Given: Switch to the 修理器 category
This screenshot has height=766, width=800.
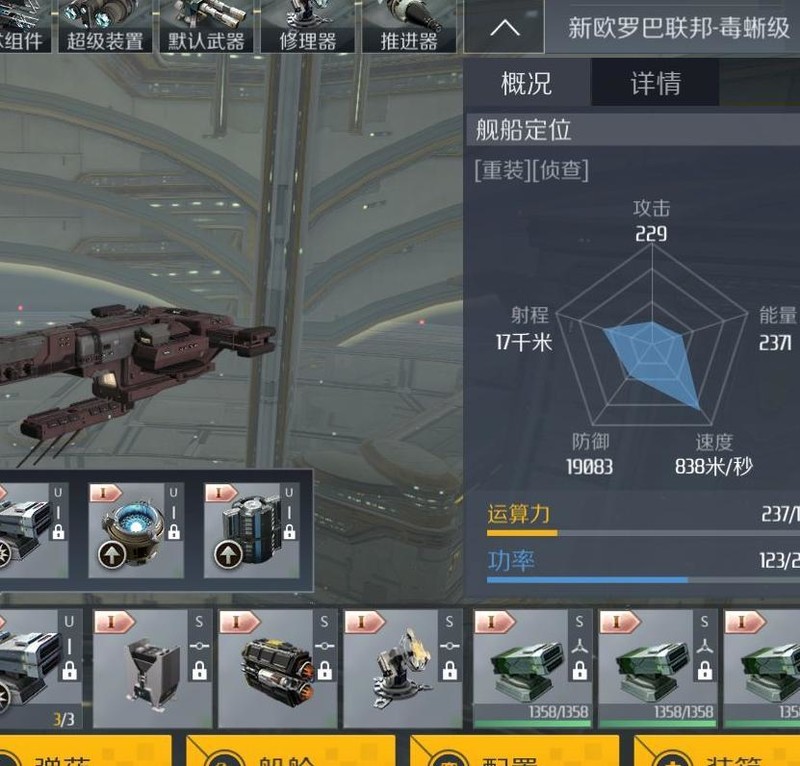Looking at the screenshot, I should [x=306, y=26].
